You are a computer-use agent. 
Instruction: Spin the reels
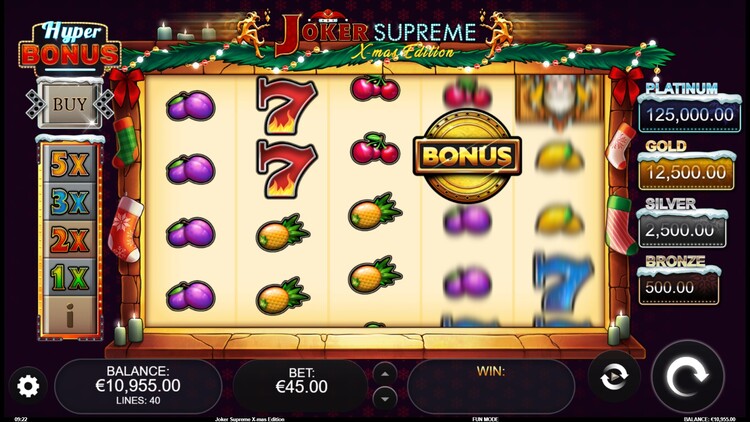click(687, 381)
